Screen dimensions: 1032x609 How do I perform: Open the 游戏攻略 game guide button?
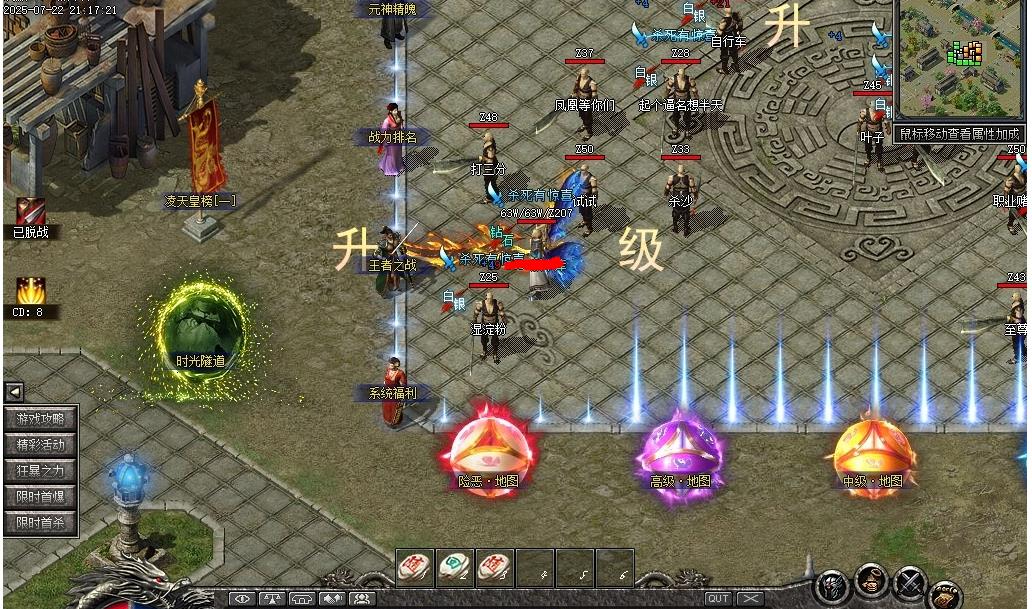click(x=40, y=419)
